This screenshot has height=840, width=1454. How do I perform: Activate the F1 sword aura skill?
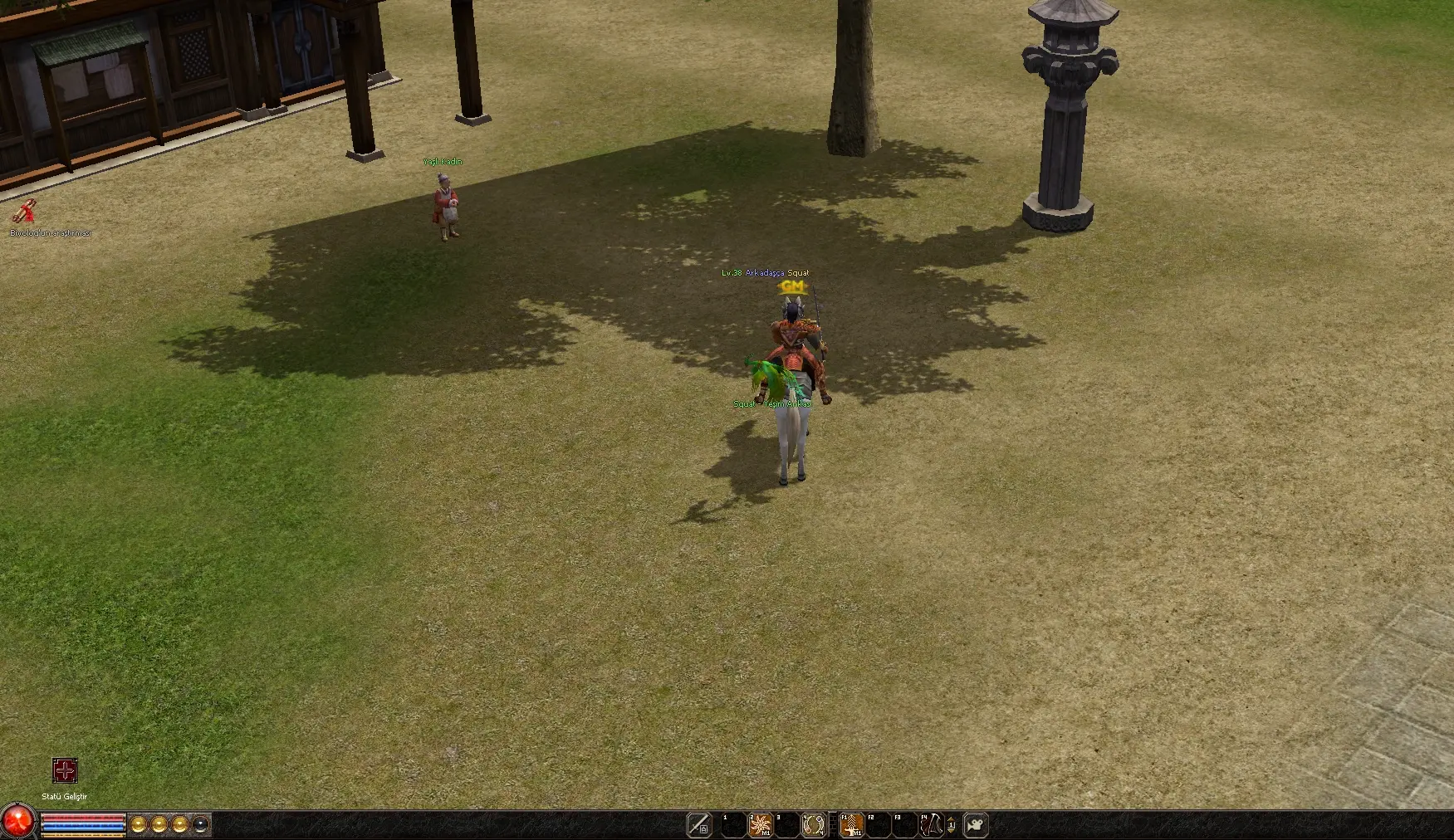852,825
